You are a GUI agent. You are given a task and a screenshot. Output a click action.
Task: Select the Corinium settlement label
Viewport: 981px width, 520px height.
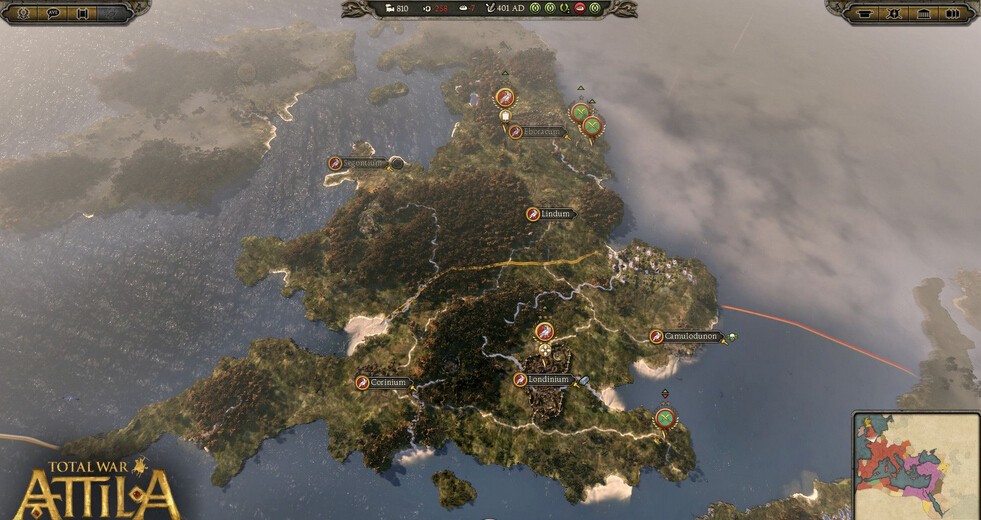tap(388, 382)
